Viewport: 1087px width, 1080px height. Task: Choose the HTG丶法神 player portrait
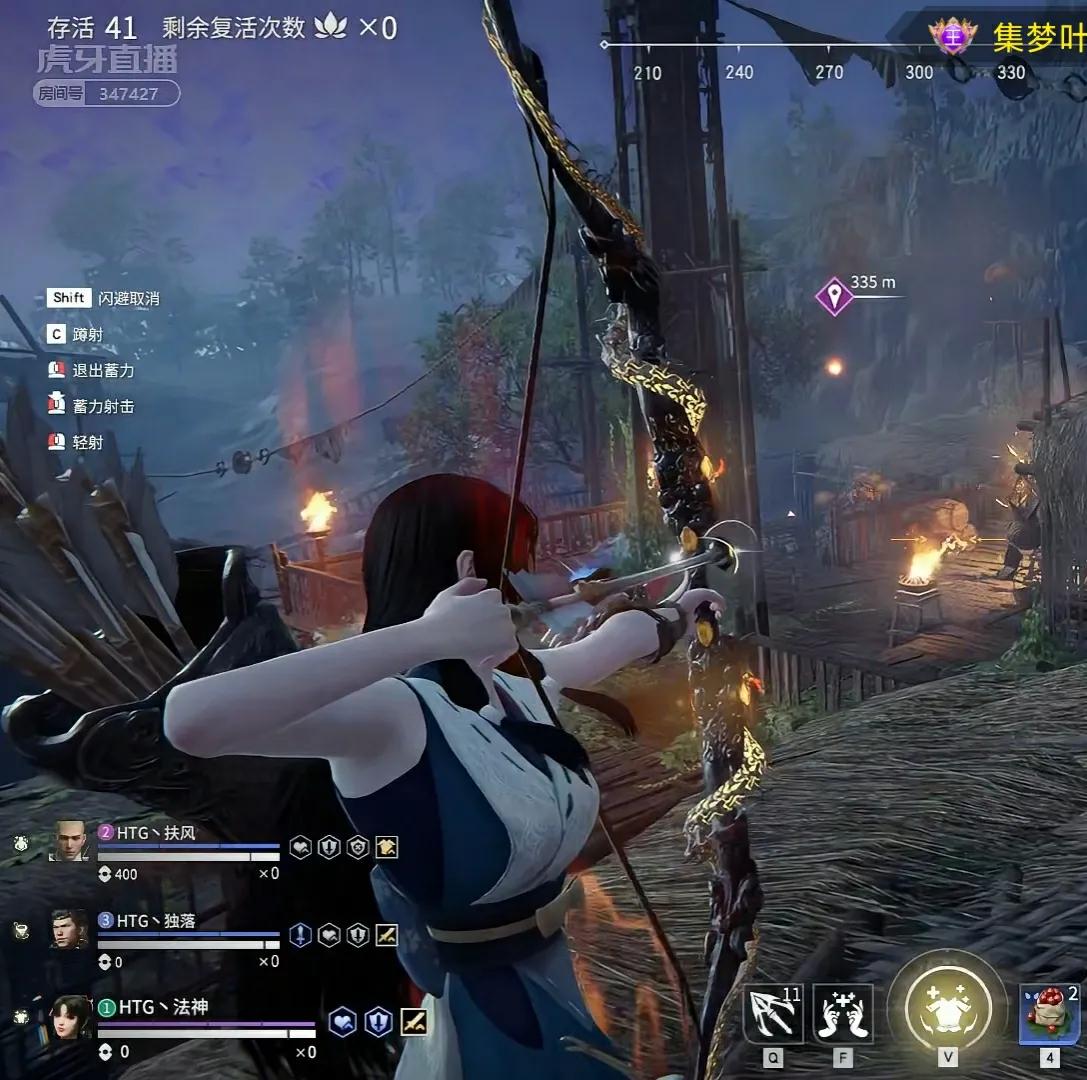click(x=70, y=1017)
